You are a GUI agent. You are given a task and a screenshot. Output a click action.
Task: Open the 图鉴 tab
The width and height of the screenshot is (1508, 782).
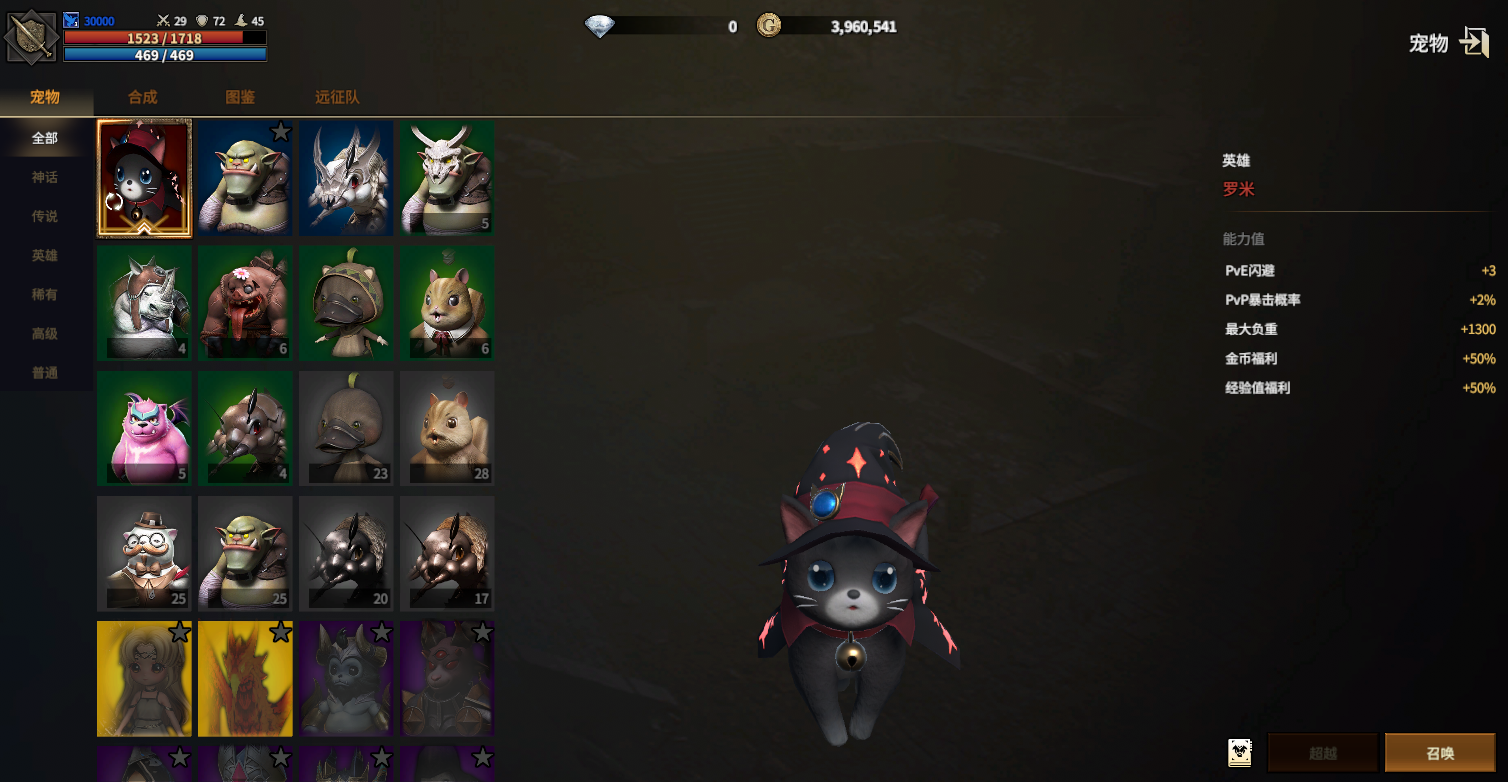(x=240, y=97)
